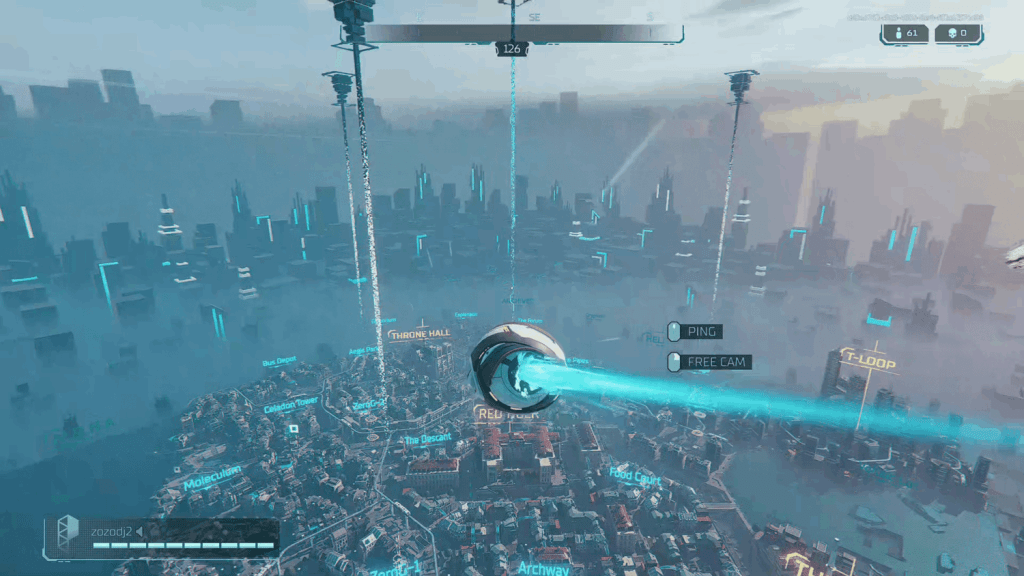Pick the Moleculom district marker
Image resolution: width=1024 pixels, height=576 pixels.
212,478
